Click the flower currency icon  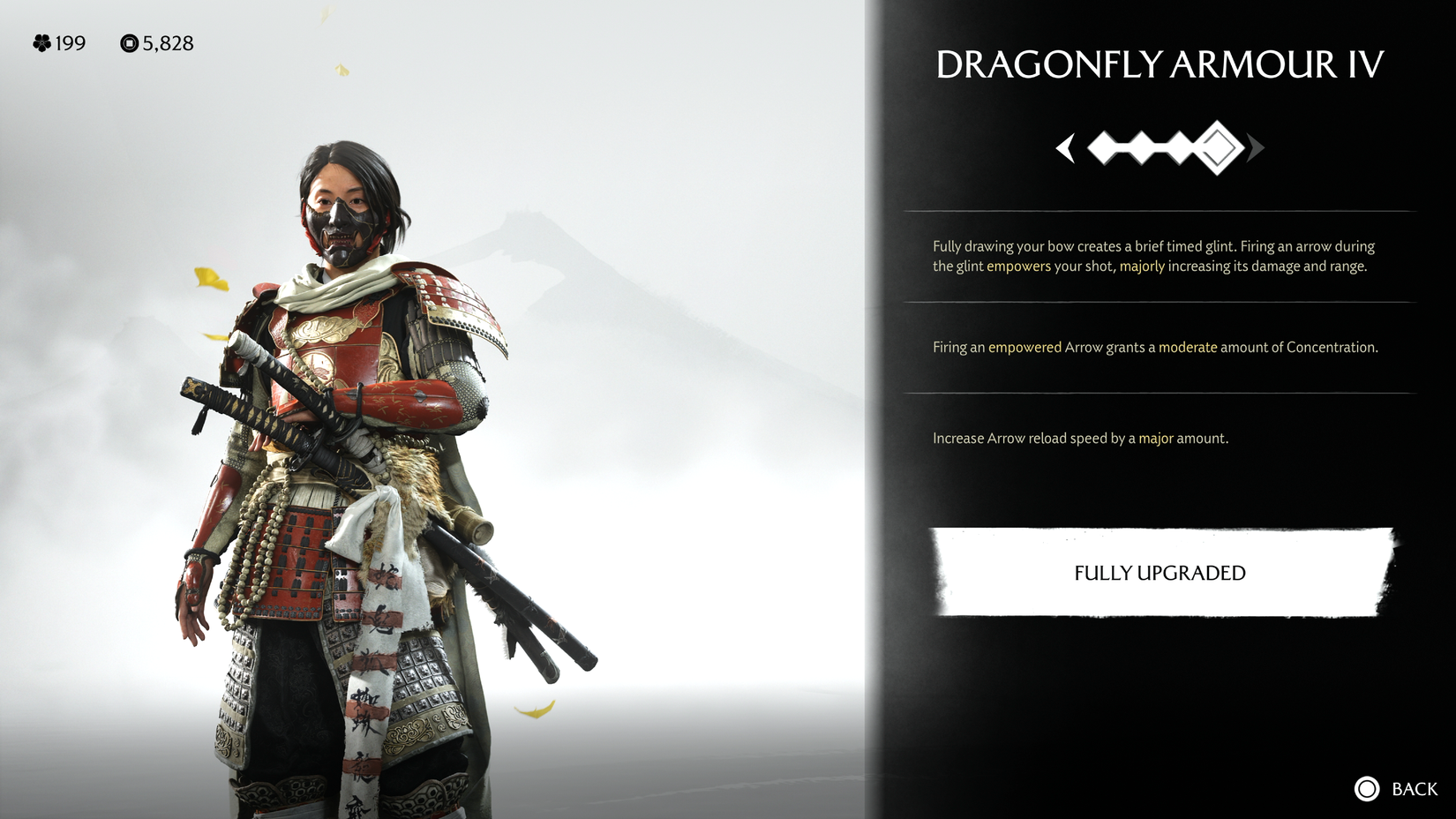[41, 43]
